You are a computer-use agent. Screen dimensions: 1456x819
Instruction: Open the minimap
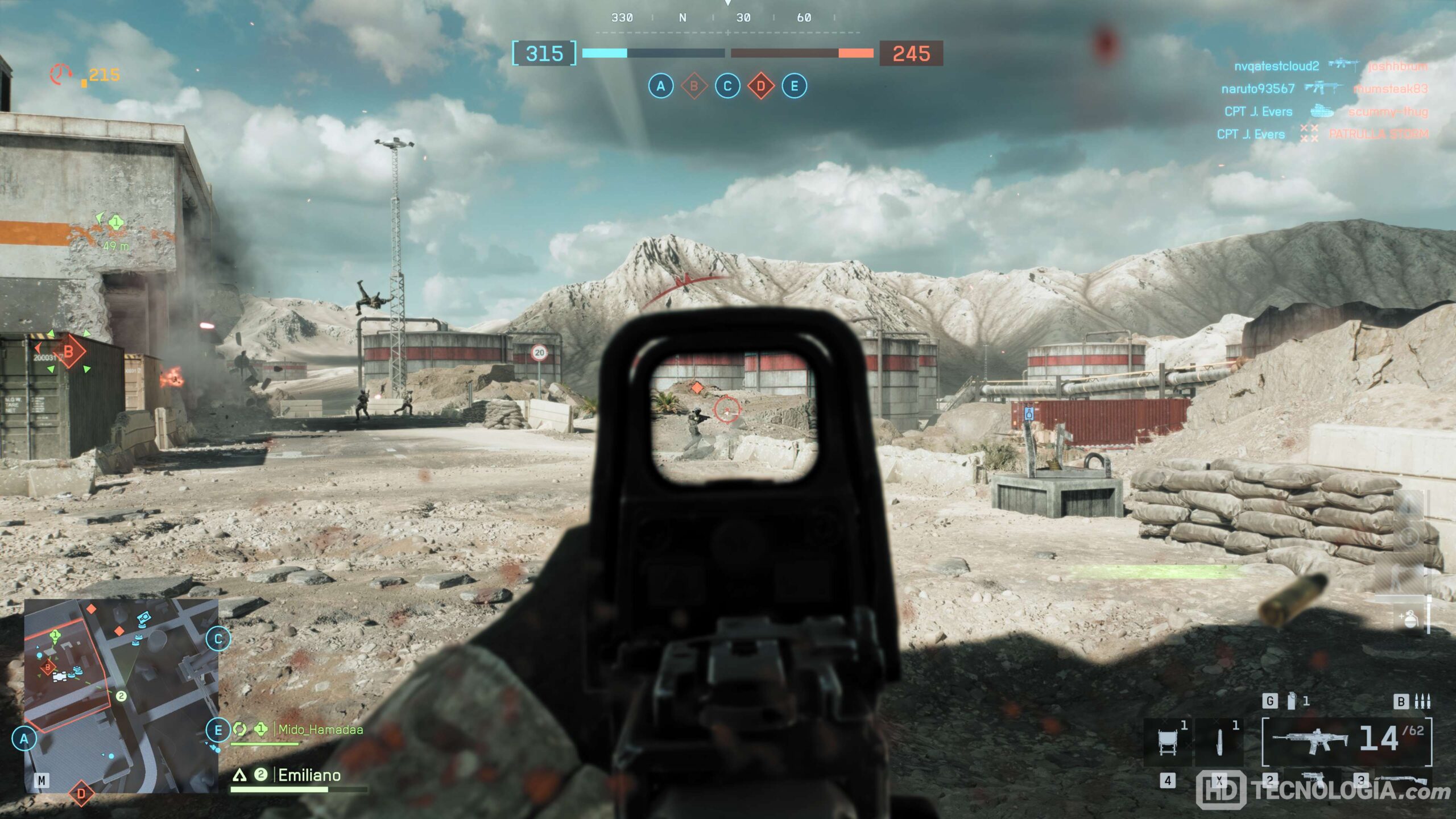pyautogui.click(x=121, y=695)
